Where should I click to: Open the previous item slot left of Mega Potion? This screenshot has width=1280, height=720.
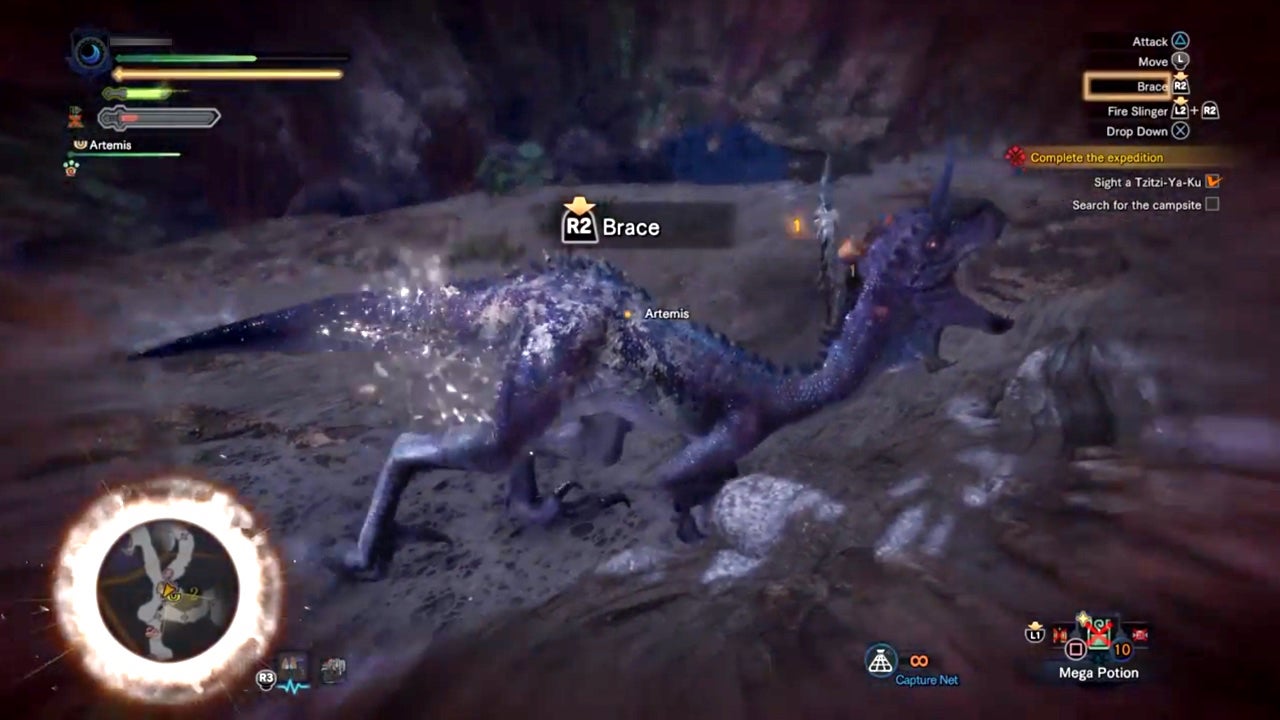1058,634
